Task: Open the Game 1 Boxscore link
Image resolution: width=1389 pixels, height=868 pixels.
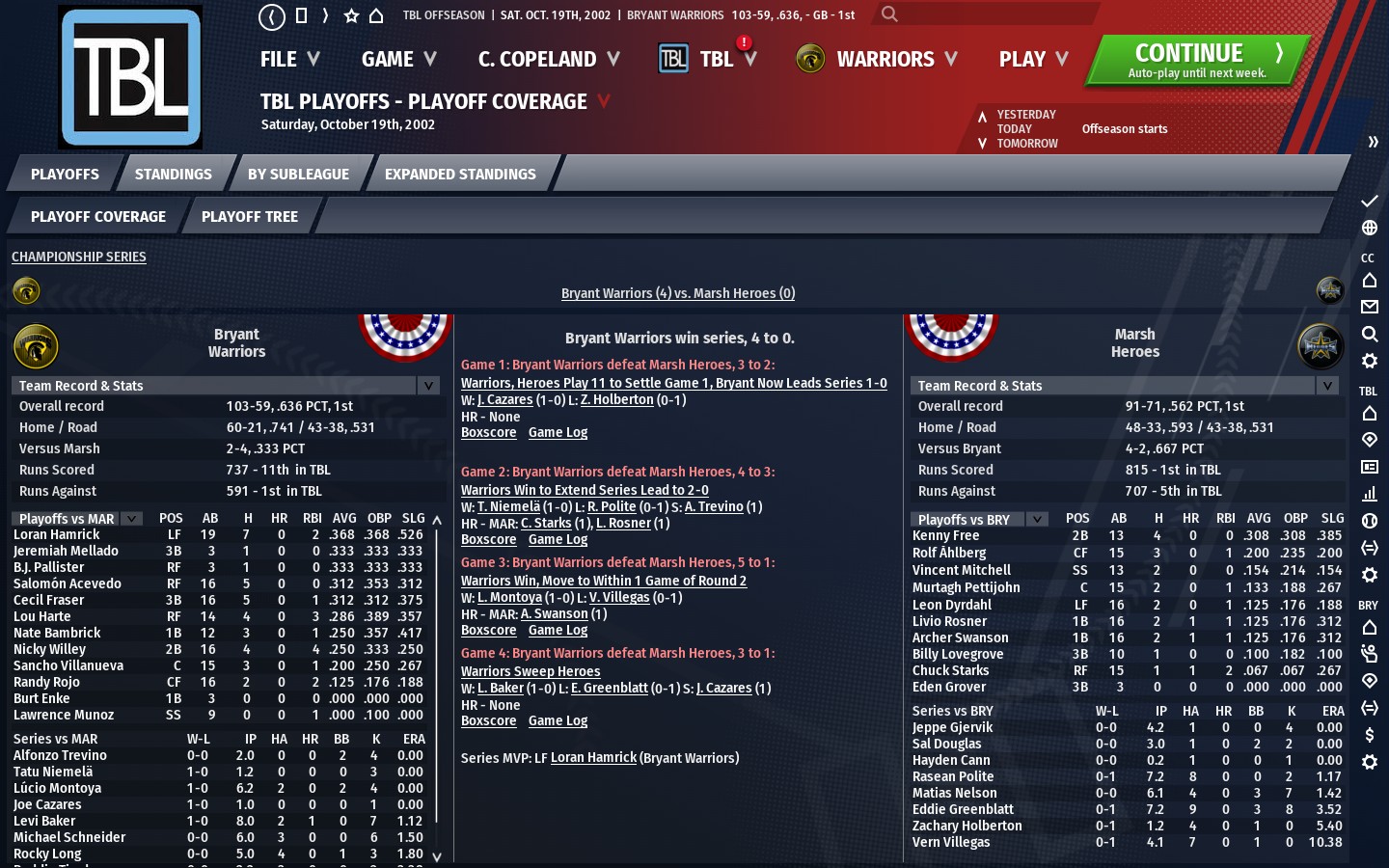Action: point(488,433)
